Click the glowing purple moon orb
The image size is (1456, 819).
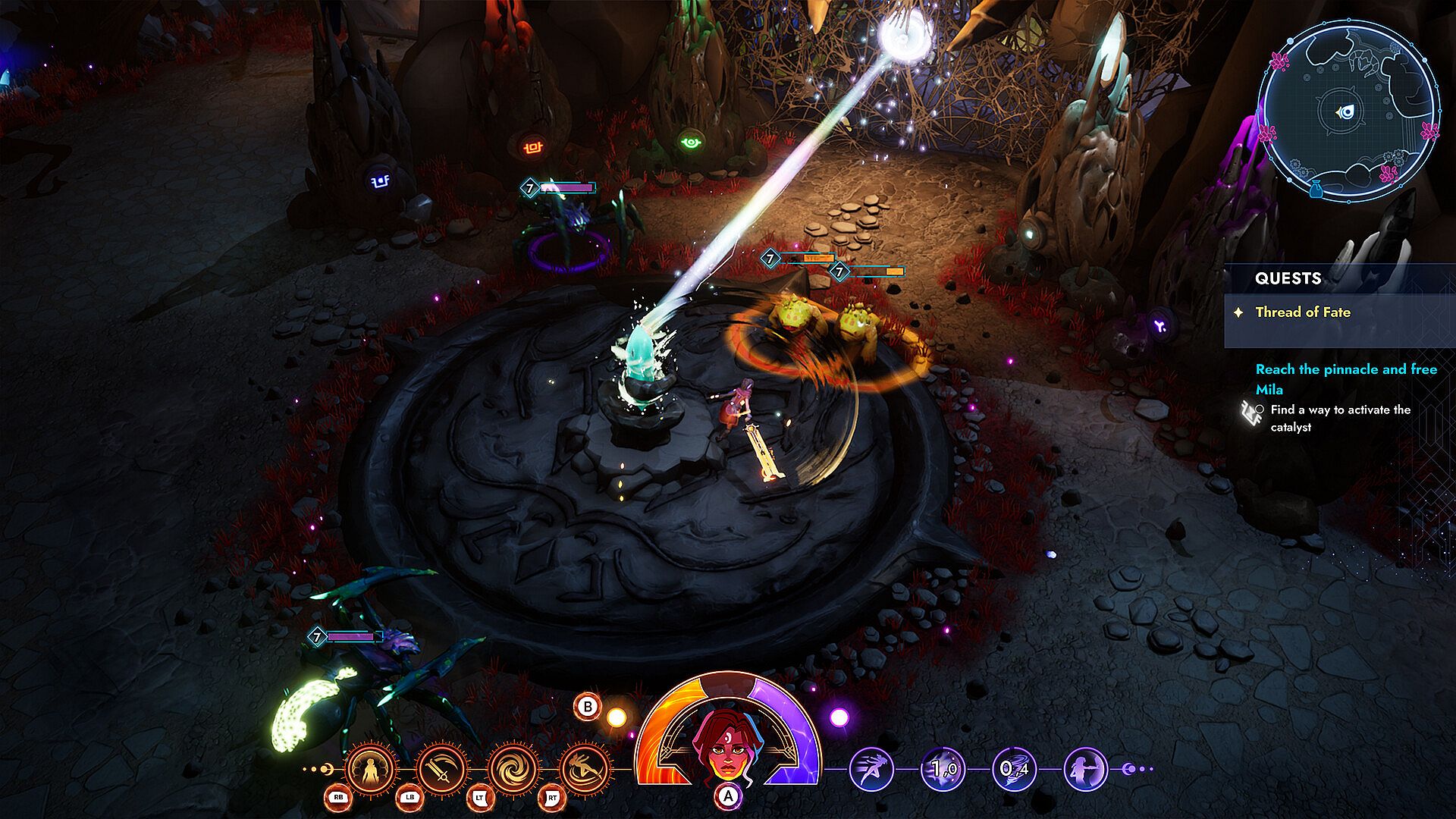[x=839, y=717]
